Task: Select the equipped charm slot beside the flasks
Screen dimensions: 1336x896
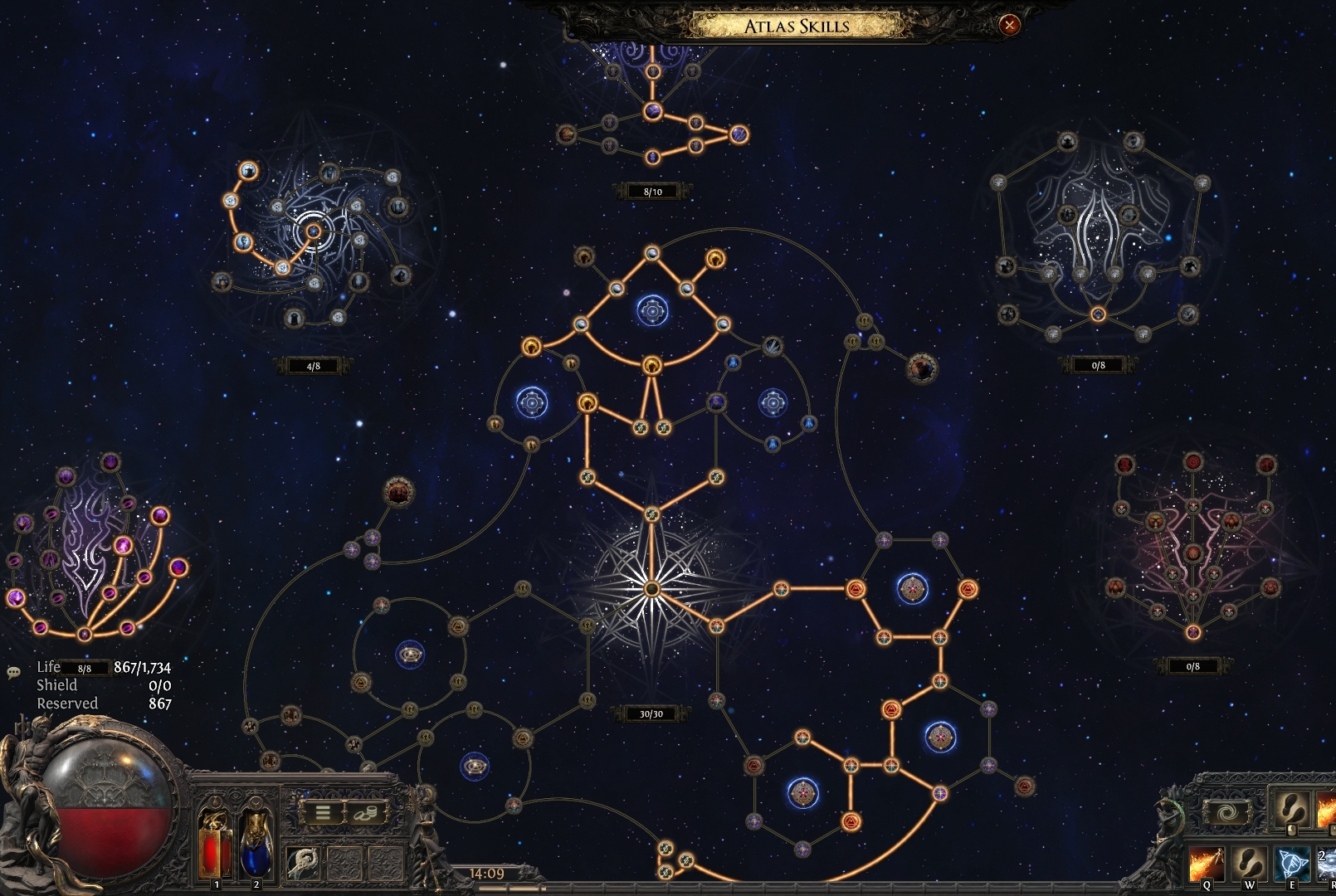Action: pos(303,864)
